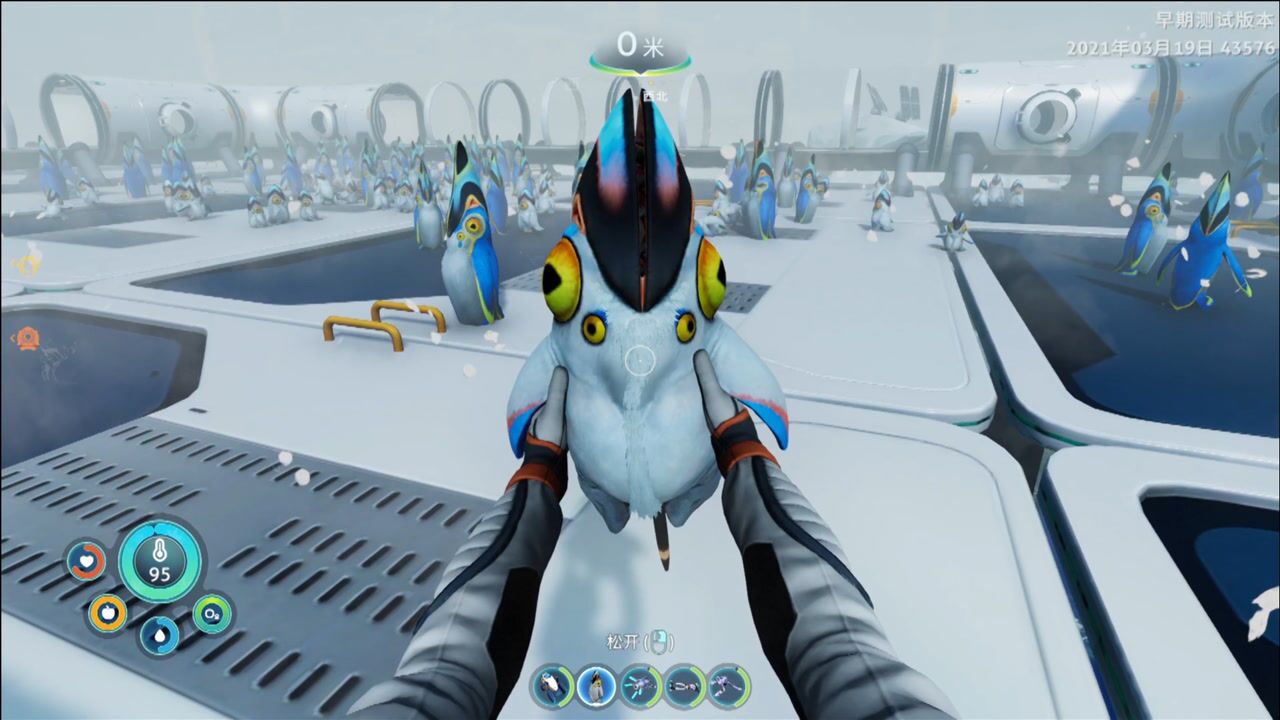Switch to the pale purple tool slot
Screen dimensions: 1280x720
click(728, 686)
